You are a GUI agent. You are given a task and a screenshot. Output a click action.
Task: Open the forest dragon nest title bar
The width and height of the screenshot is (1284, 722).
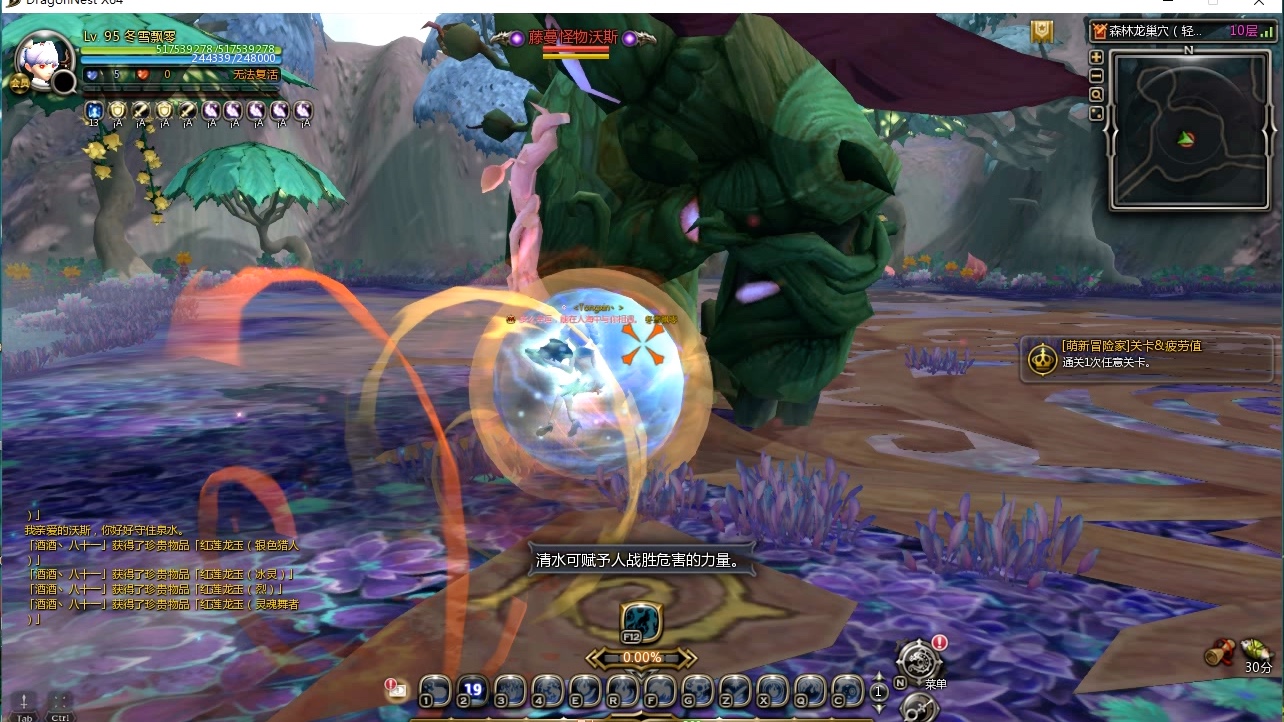pos(1175,31)
